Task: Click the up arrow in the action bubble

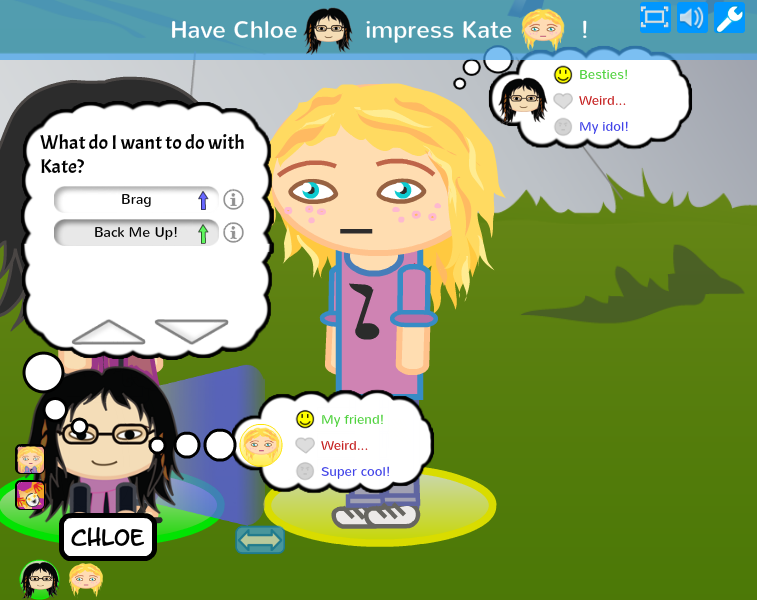Action: click(x=109, y=332)
